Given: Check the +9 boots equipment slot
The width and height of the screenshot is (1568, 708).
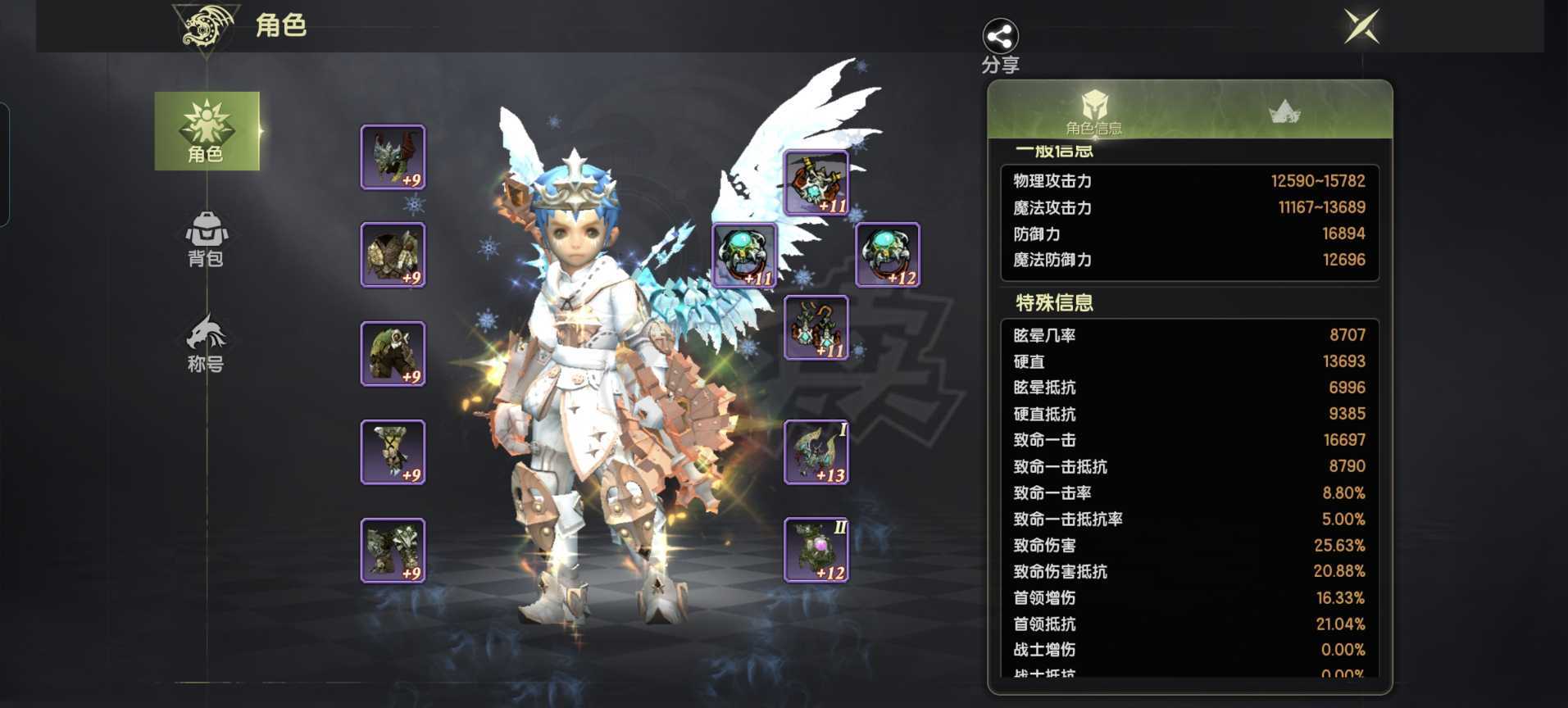Looking at the screenshot, I should [393, 550].
